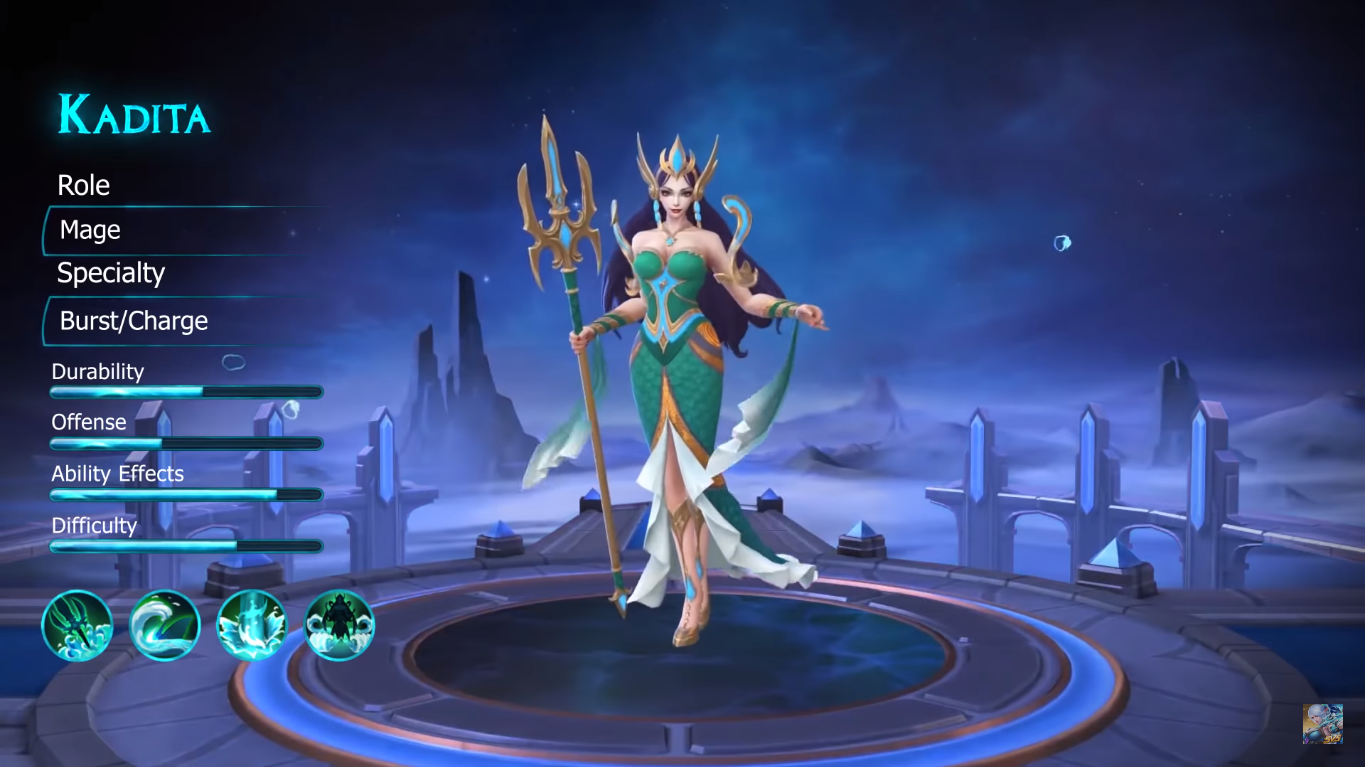Tap the Offense progress bar
This screenshot has height=767, width=1365.
(x=185, y=443)
